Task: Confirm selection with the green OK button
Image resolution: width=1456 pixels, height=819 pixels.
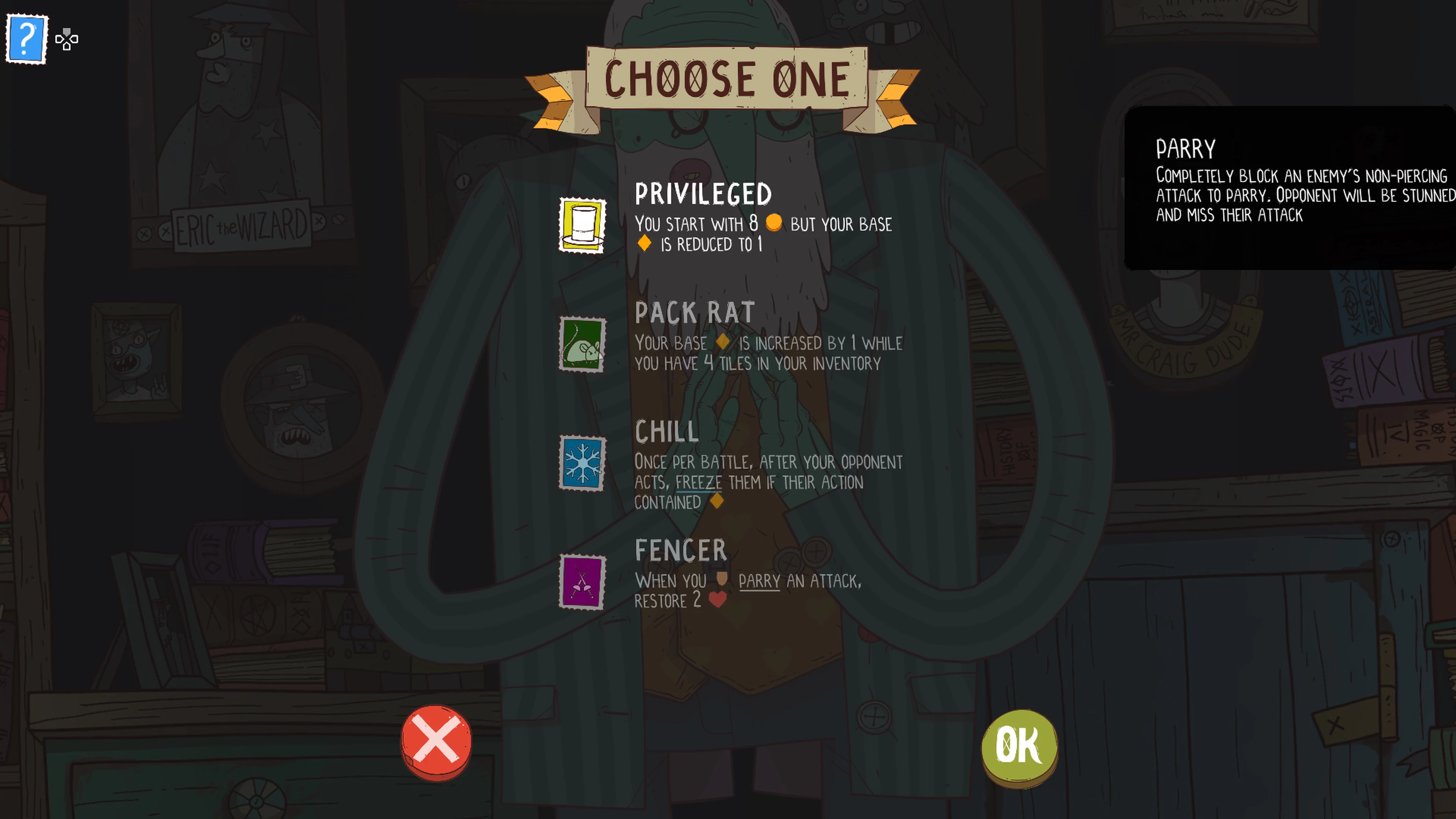Action: click(x=1018, y=745)
